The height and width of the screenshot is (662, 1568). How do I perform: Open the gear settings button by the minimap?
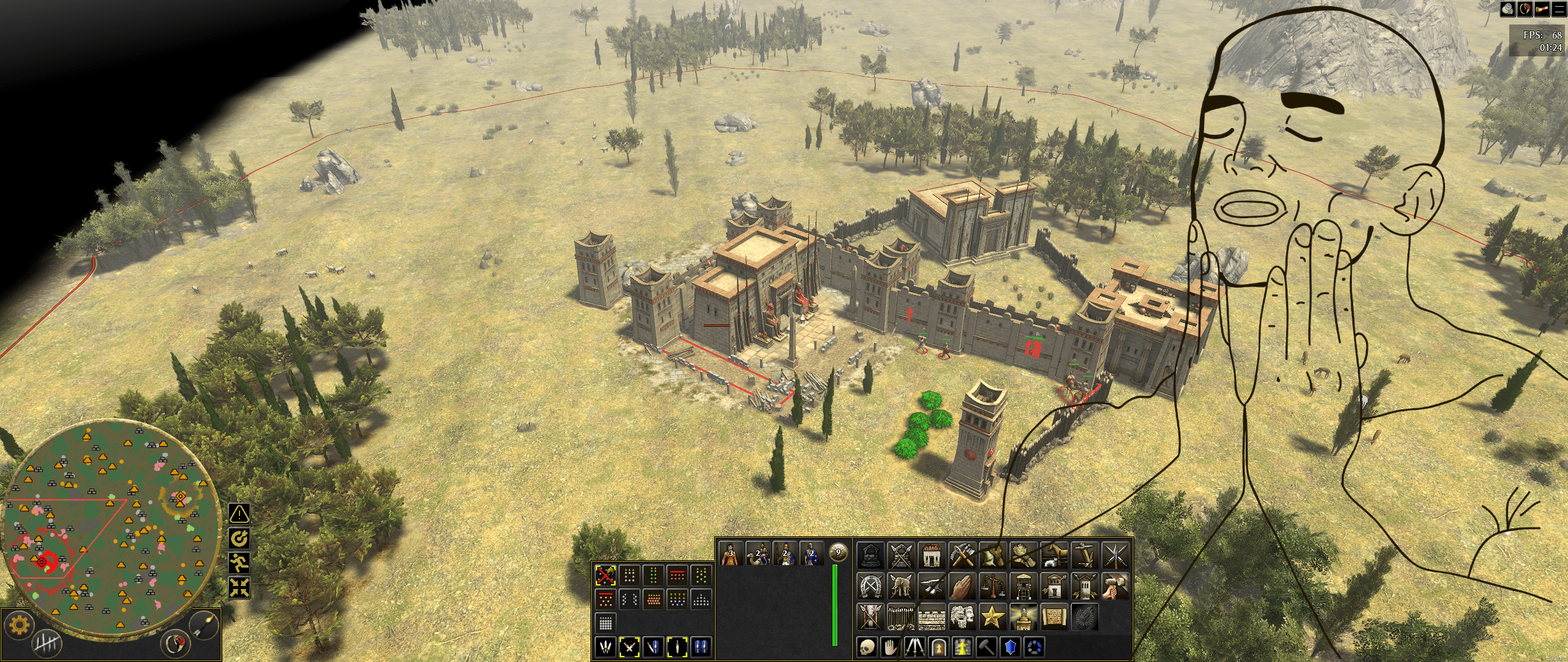pyautogui.click(x=20, y=625)
